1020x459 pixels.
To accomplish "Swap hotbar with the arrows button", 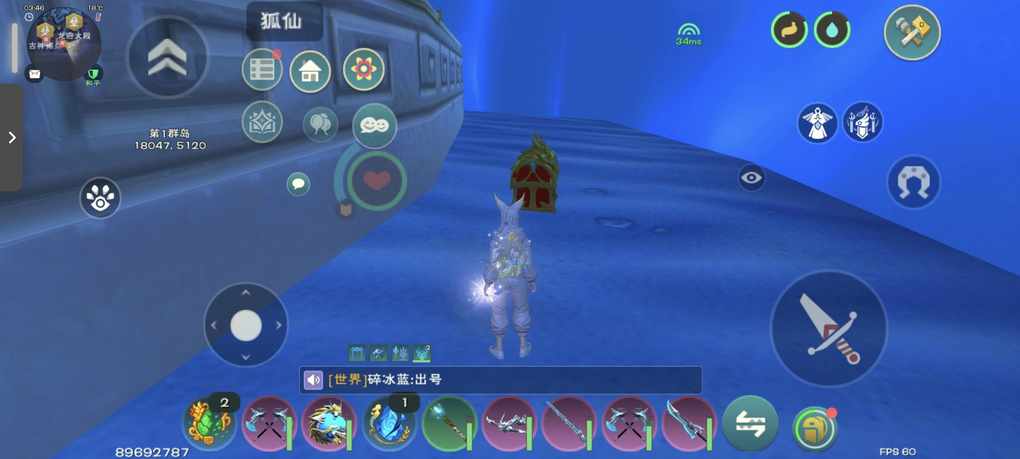I will click(x=751, y=424).
